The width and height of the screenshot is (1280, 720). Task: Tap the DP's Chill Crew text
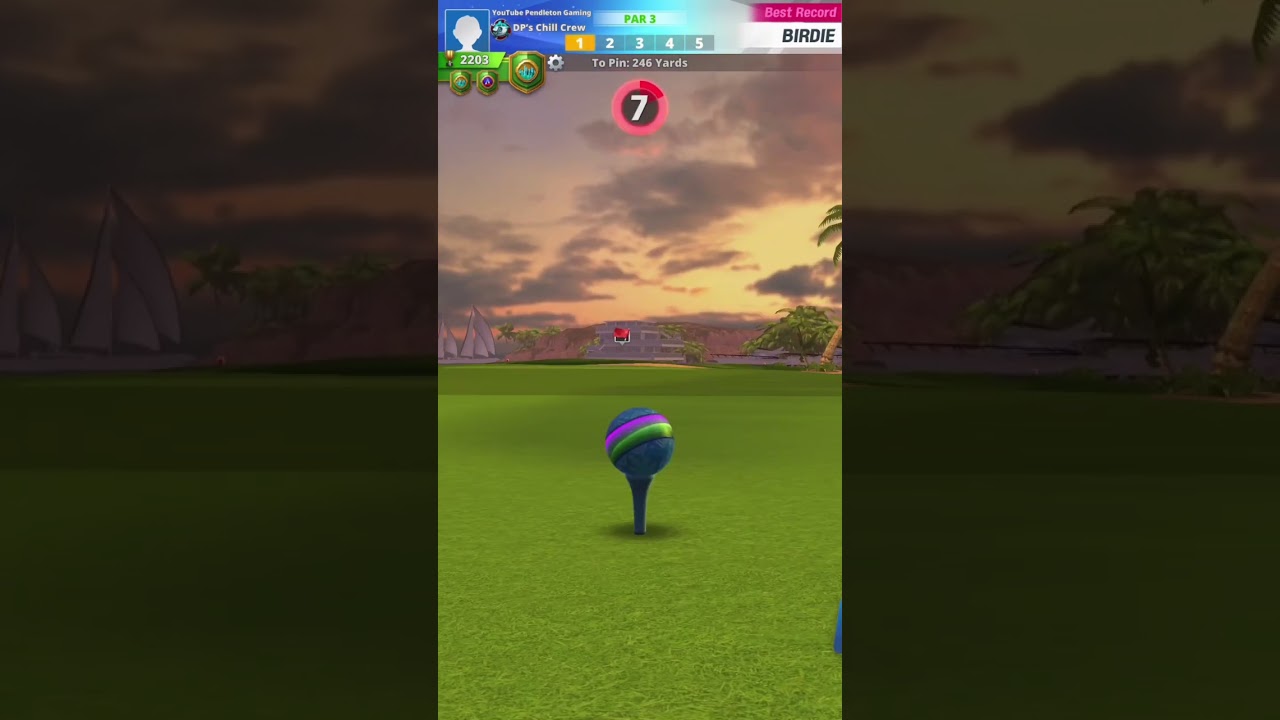coord(549,28)
